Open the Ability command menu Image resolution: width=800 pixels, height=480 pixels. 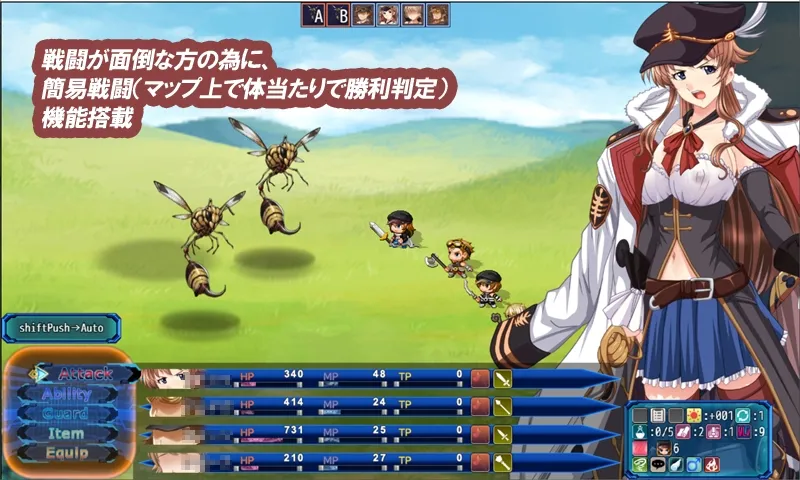click(66, 393)
